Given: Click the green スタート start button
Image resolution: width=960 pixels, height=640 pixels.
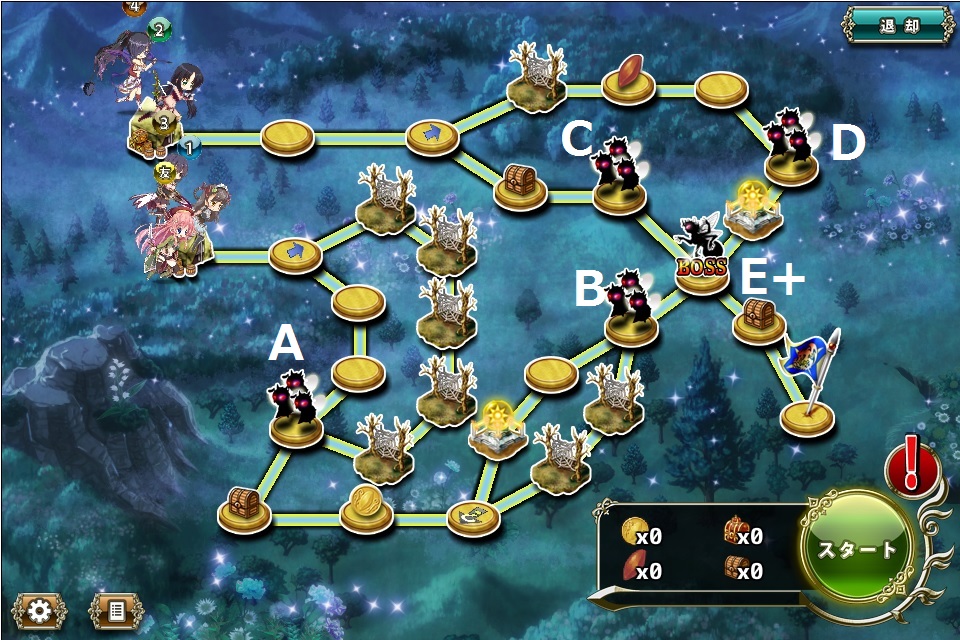Looking at the screenshot, I should coord(858,549).
